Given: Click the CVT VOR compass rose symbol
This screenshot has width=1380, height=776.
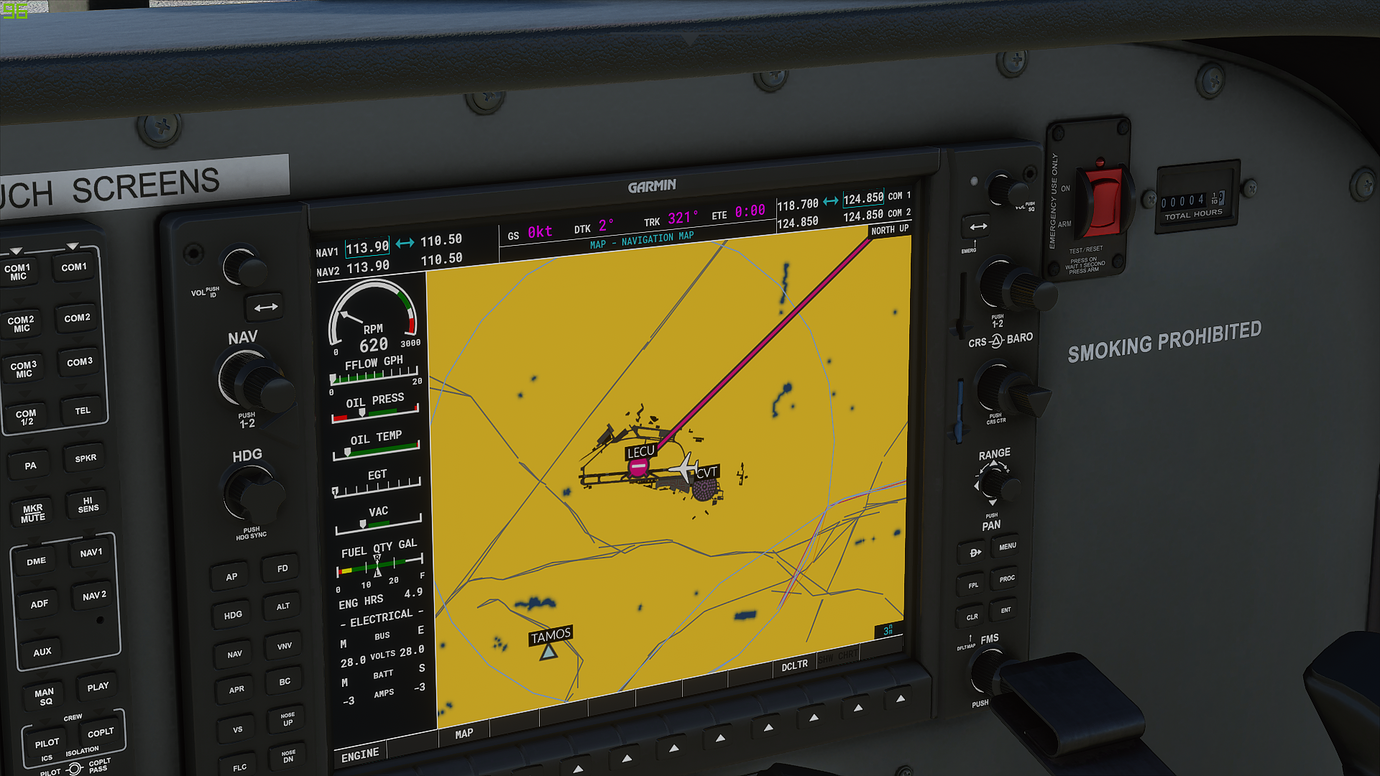Looking at the screenshot, I should click(x=706, y=486).
